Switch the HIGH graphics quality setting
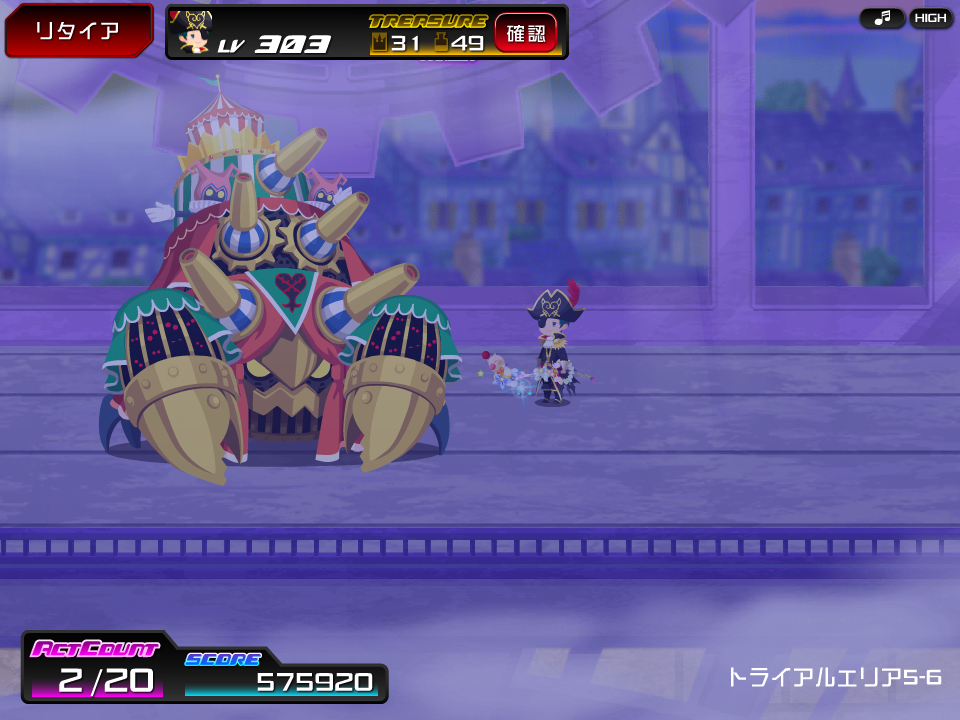 point(931,18)
